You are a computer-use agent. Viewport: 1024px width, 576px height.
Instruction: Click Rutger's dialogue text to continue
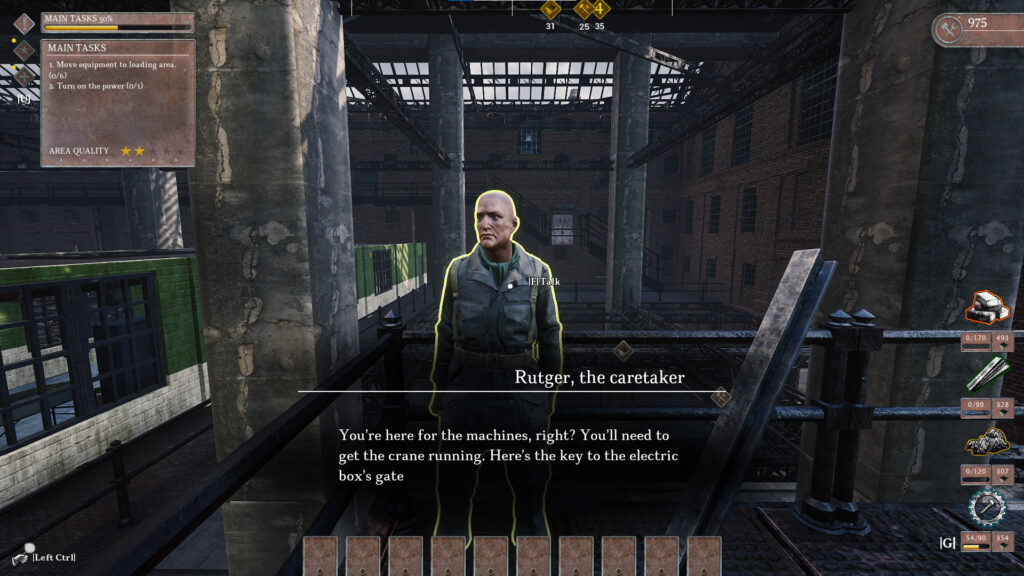tap(510, 456)
